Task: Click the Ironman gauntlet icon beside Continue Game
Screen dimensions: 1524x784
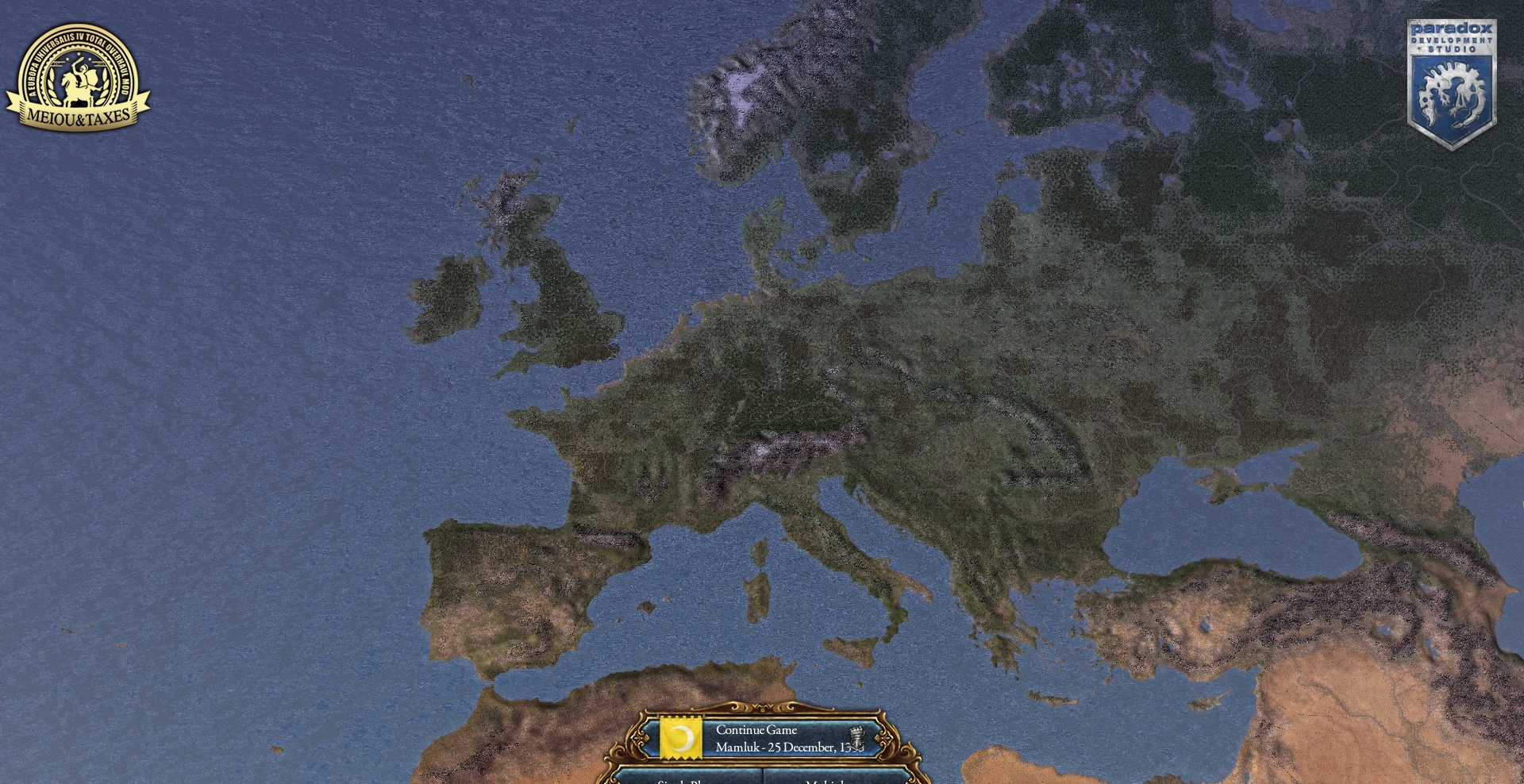Action: tap(857, 736)
